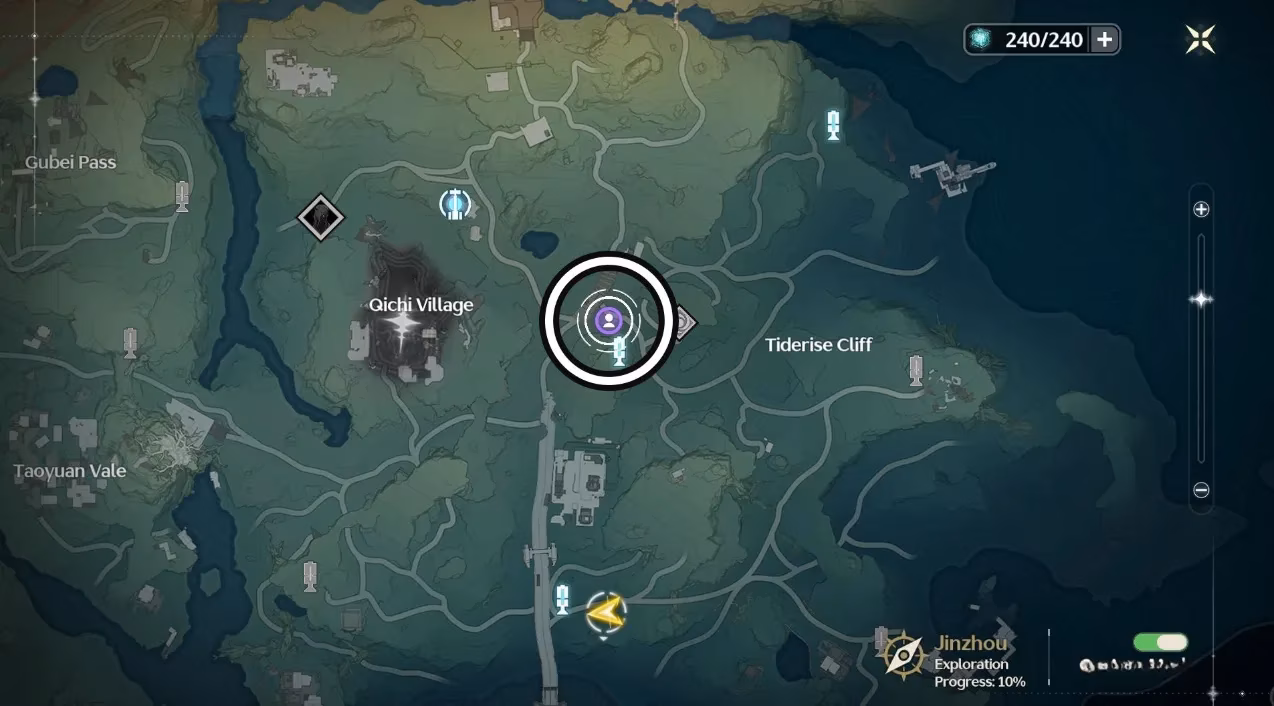This screenshot has height=706, width=1274.
Task: Select the blue circular Resonance Nexus marker
Action: pyautogui.click(x=455, y=204)
